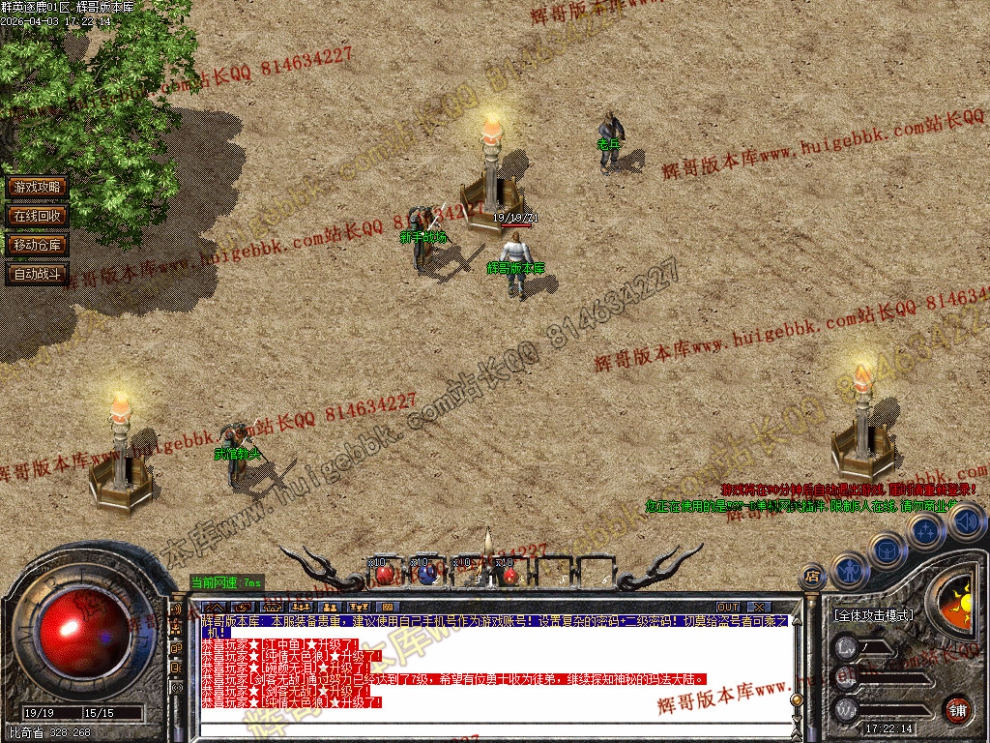Click the 在线回收 online recycle button
Viewport: 990px width, 743px height.
coord(36,216)
